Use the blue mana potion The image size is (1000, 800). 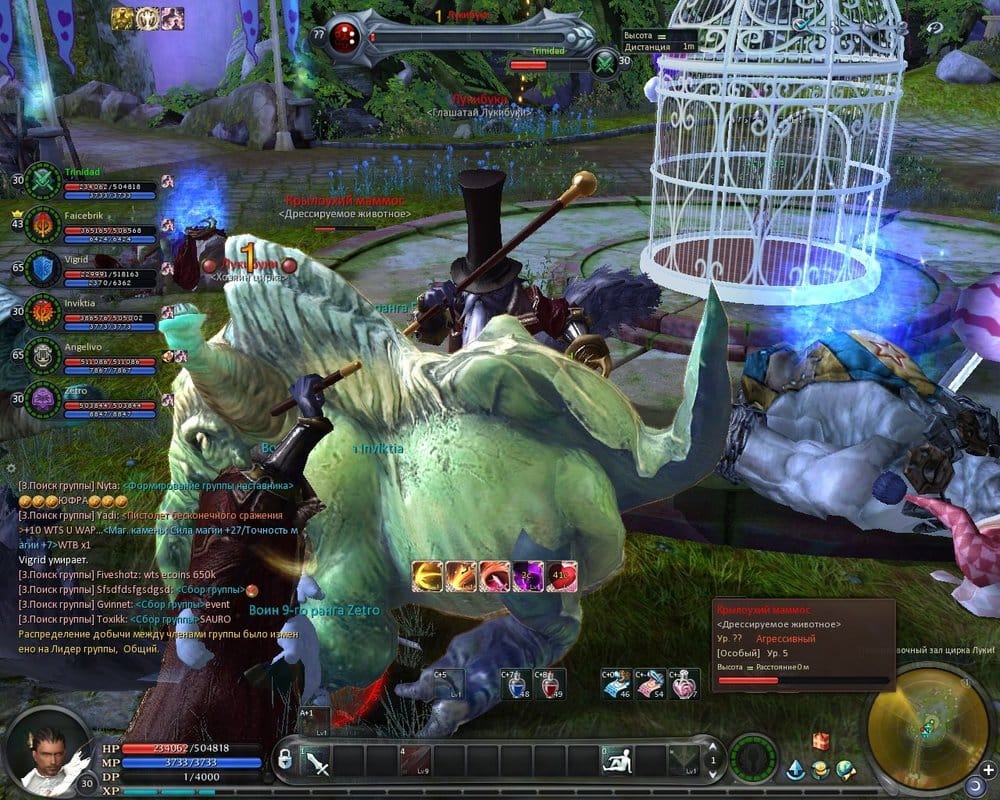coord(517,684)
